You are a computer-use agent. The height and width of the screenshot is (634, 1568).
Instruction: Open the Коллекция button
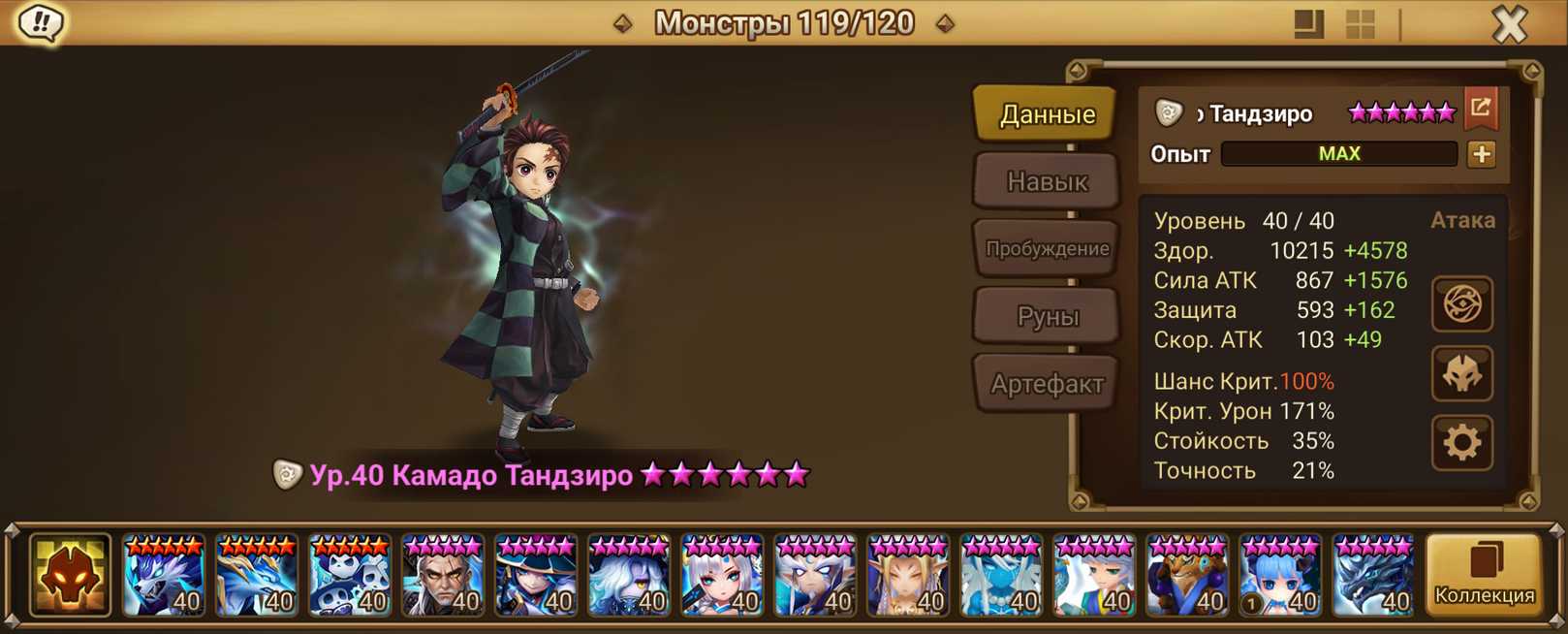tap(1484, 576)
